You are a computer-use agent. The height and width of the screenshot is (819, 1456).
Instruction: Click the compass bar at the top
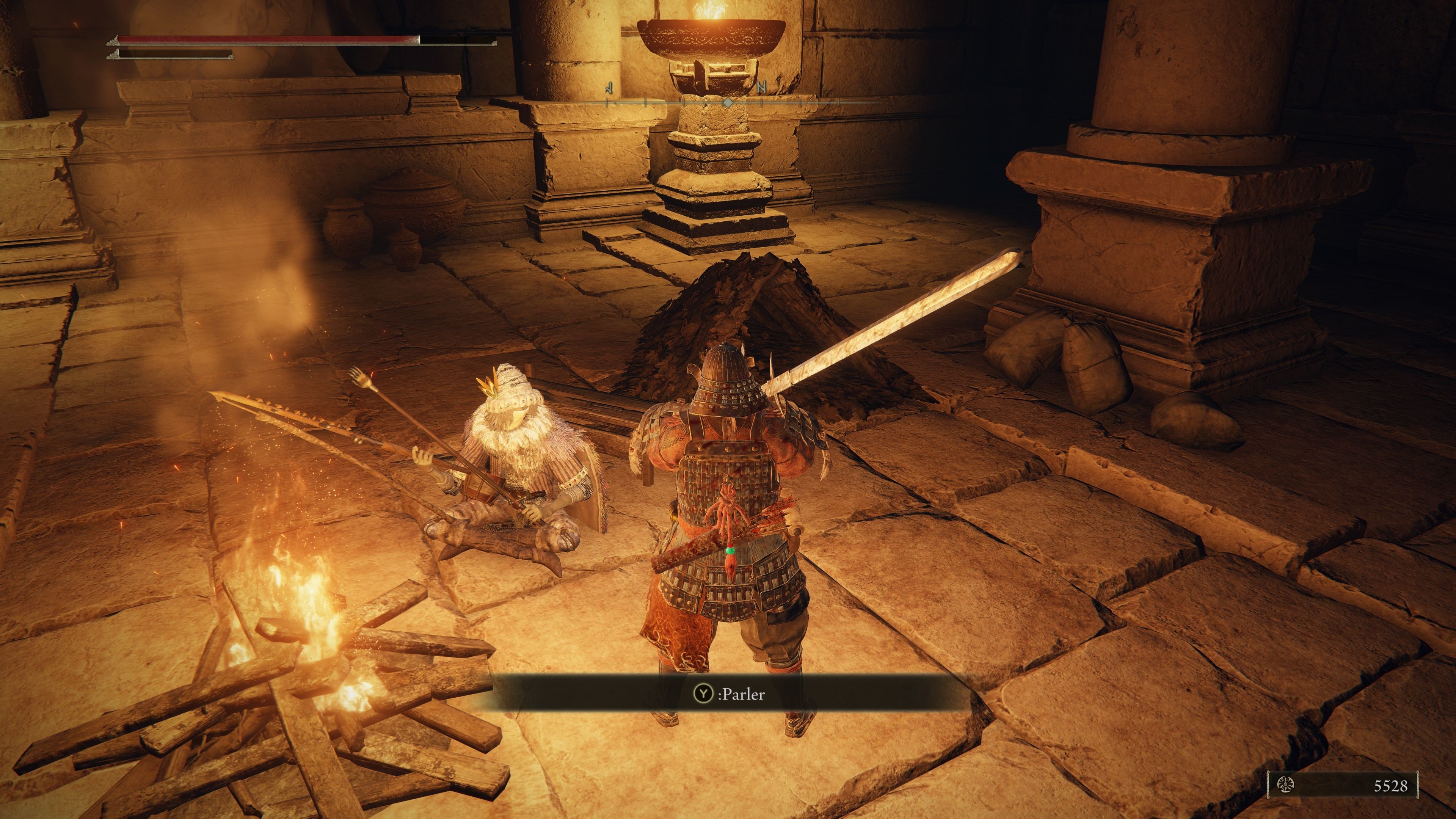[728, 102]
